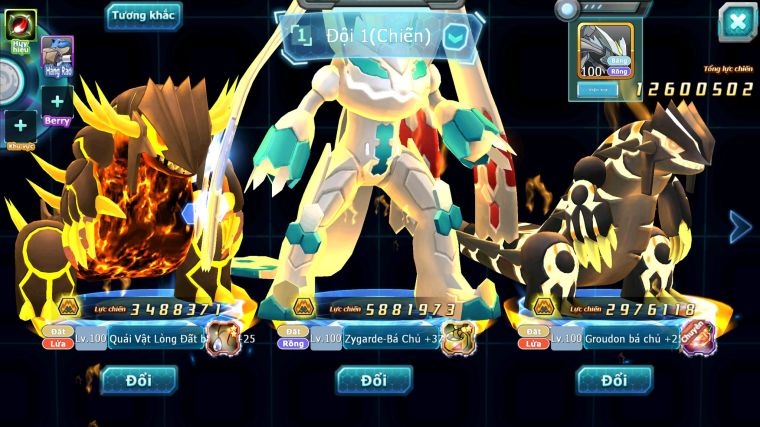Select the Hàng Rào barrier slot
760x427 pixels.
[x=58, y=57]
